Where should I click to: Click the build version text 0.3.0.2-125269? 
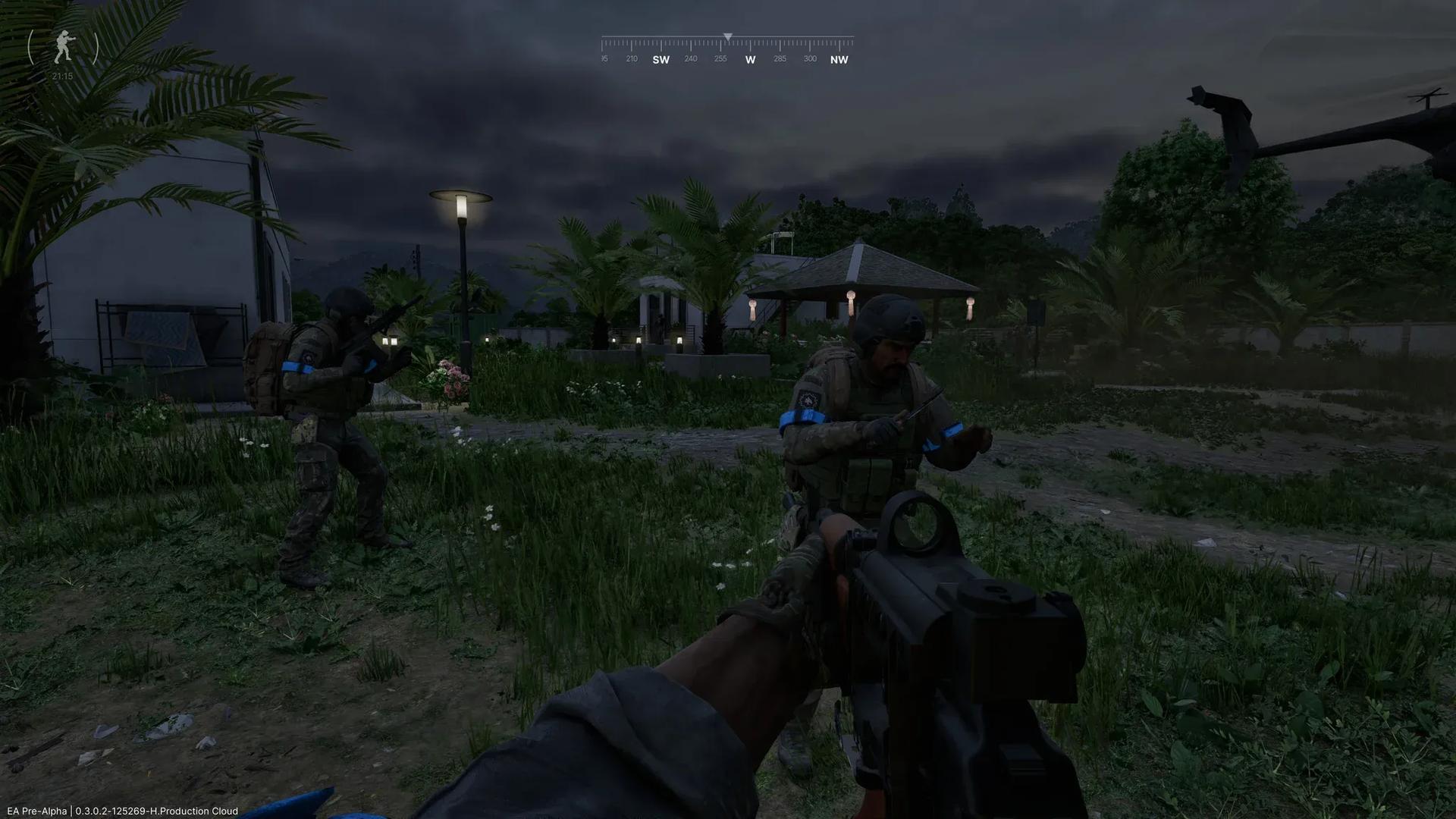click(111, 811)
